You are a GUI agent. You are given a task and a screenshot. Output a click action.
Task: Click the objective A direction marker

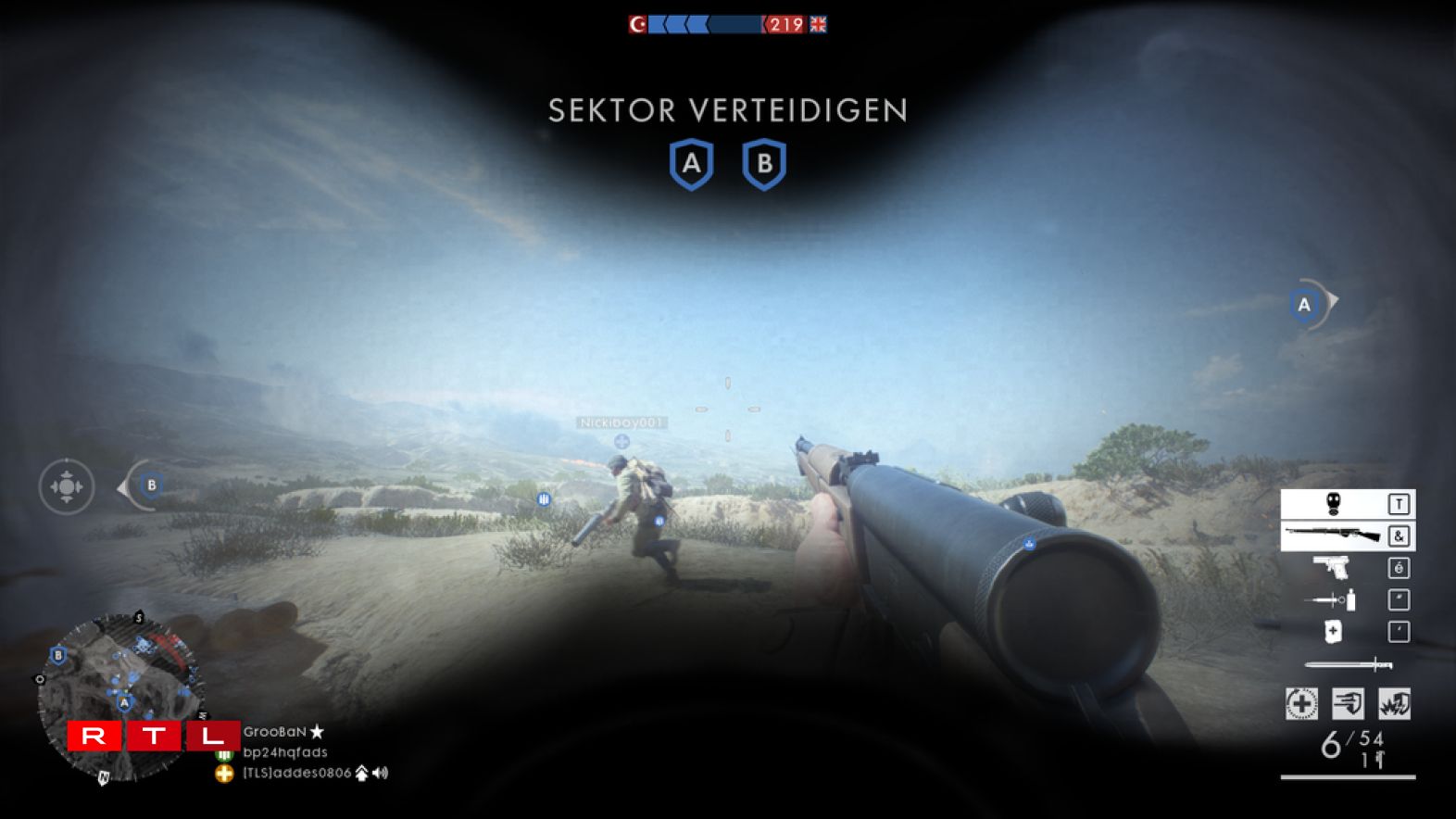(1306, 304)
